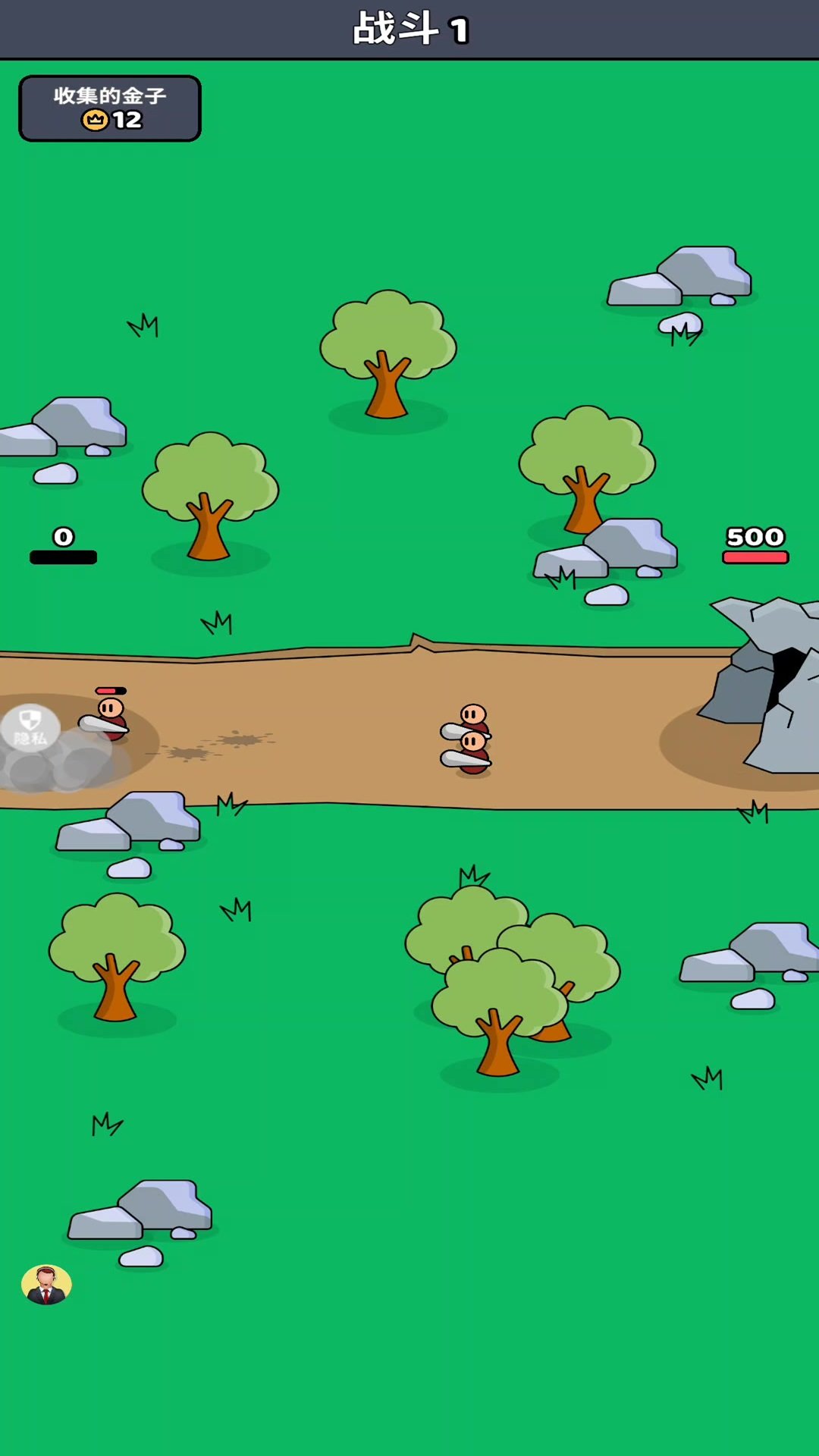The width and height of the screenshot is (819, 1456).
Task: Tap the customer service avatar icon
Action: click(x=46, y=1285)
